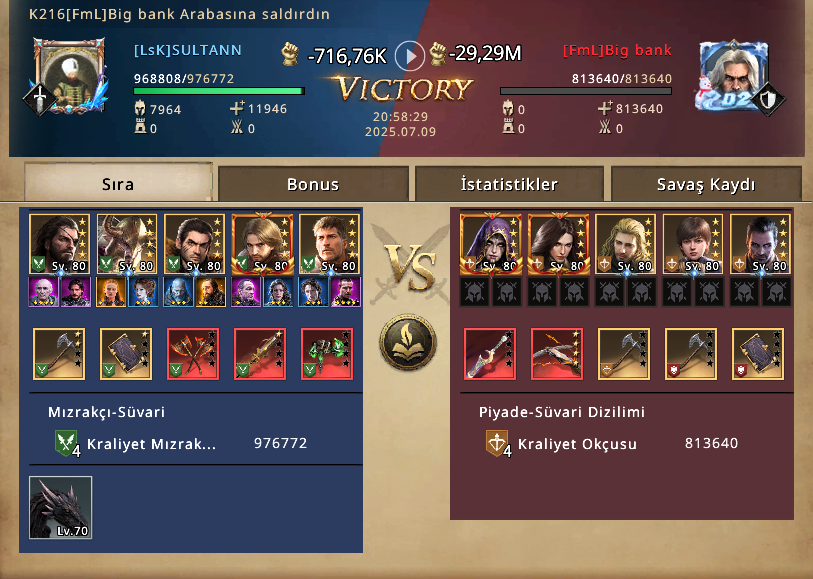This screenshot has width=813, height=579.
Task: Open SULTANN's player avatar
Action: click(69, 76)
